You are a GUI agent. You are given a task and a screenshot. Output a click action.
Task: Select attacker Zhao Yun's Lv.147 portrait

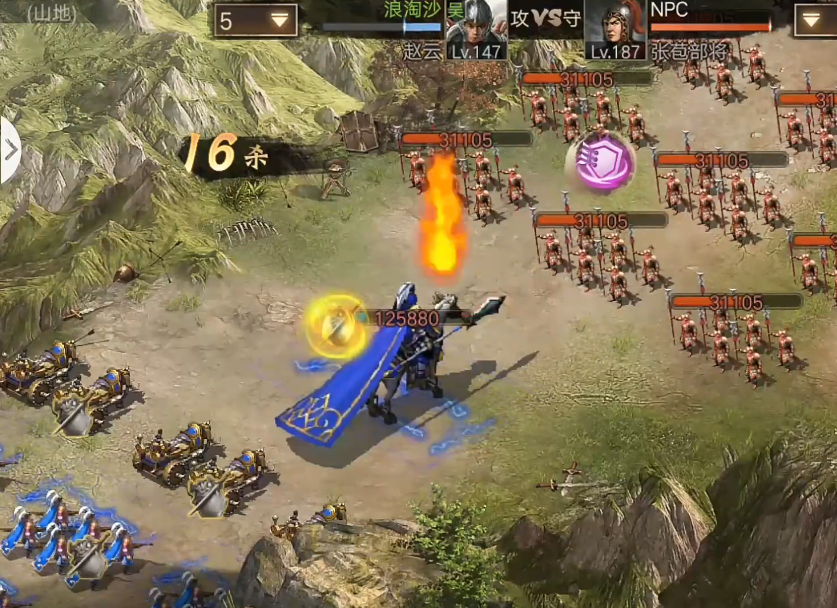click(475, 29)
